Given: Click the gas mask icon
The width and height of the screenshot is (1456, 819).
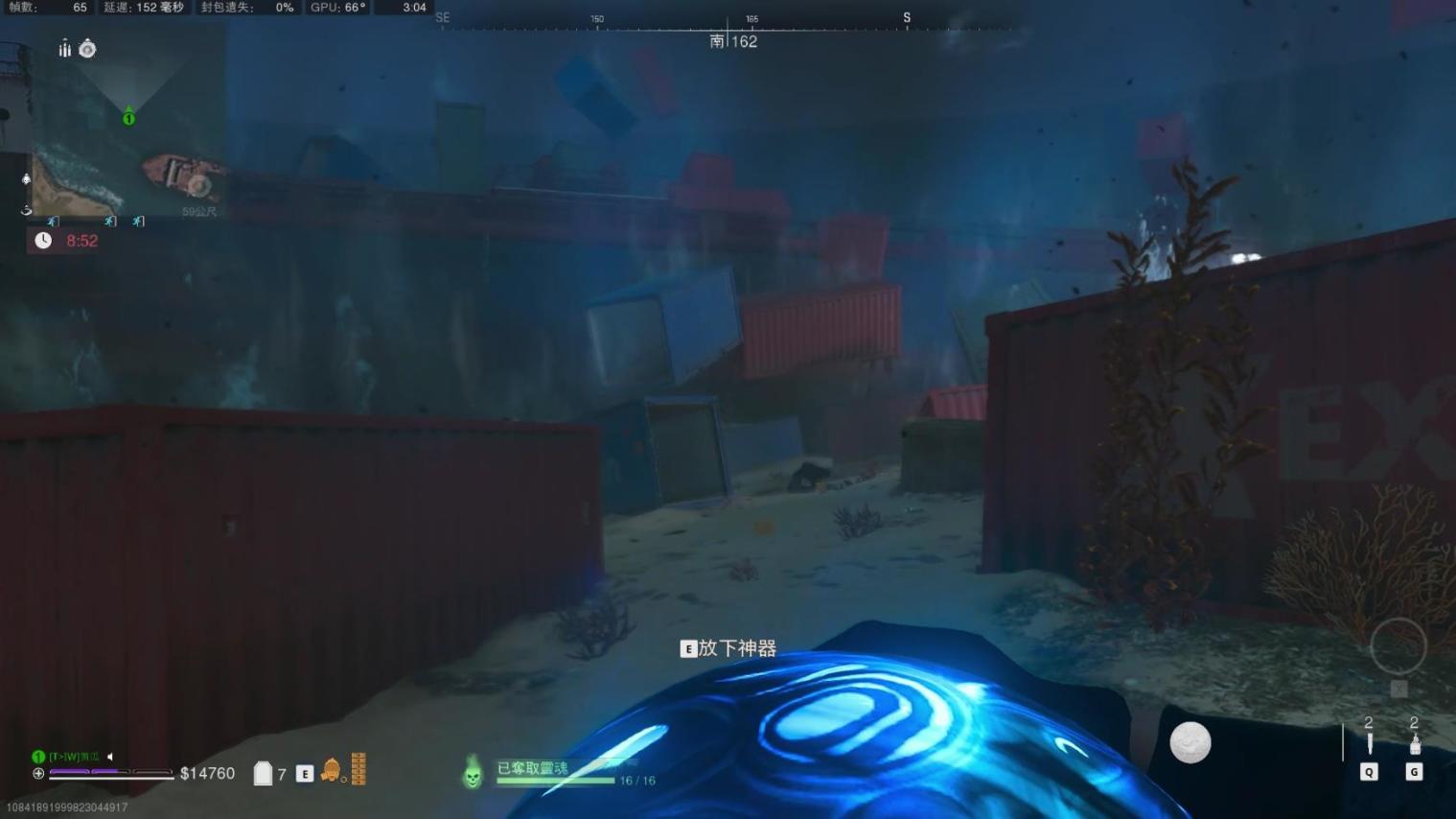Looking at the screenshot, I should pyautogui.click(x=331, y=770).
